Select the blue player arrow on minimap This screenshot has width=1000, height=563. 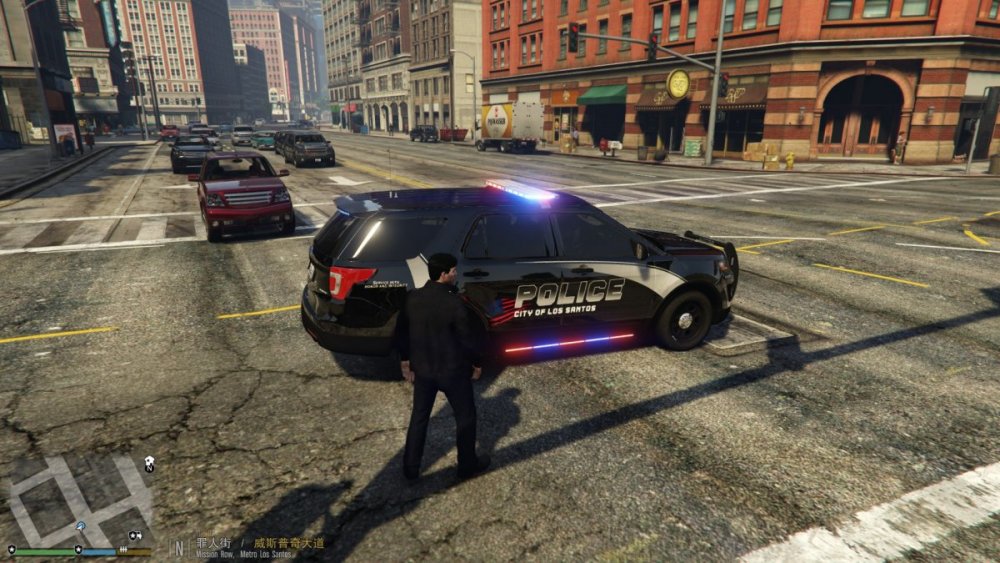pos(79,527)
